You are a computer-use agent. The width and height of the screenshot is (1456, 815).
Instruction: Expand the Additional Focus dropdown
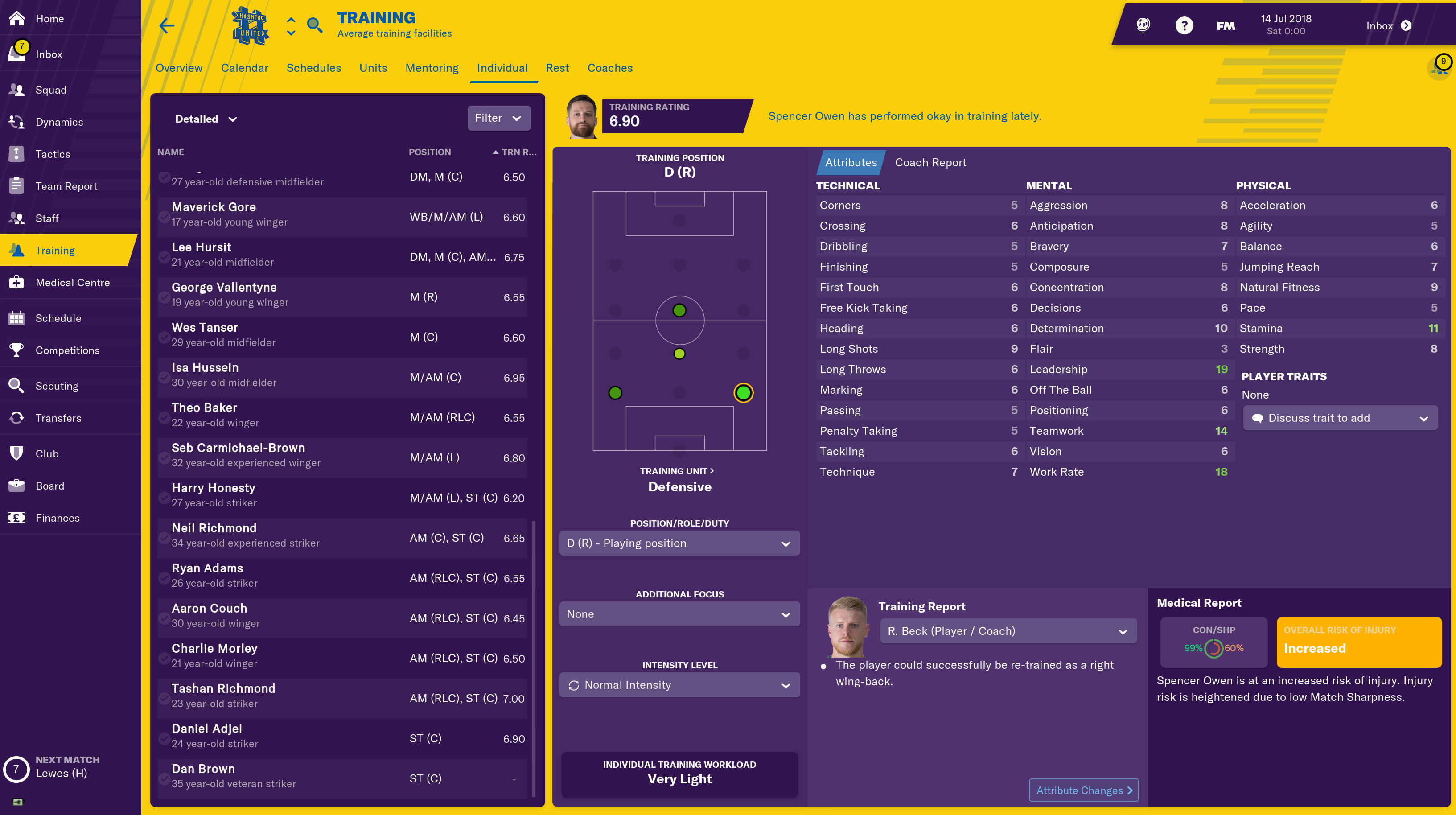pos(679,614)
